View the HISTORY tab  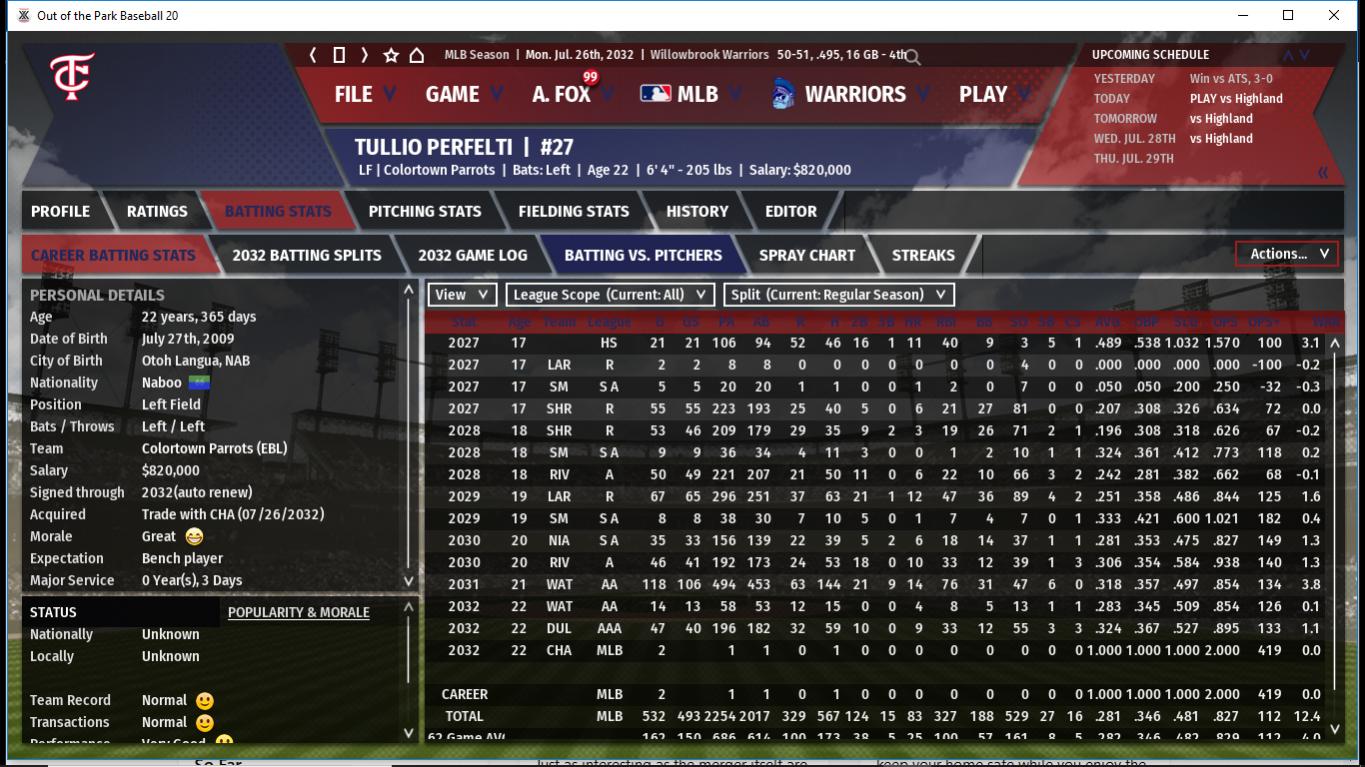coord(697,211)
